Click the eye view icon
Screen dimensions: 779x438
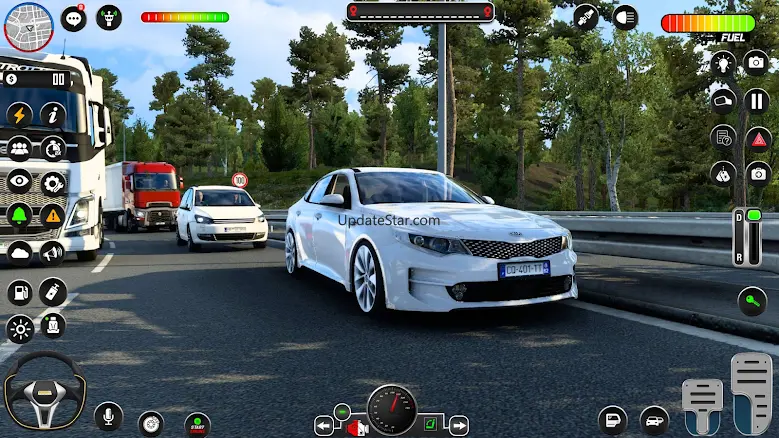coord(20,181)
